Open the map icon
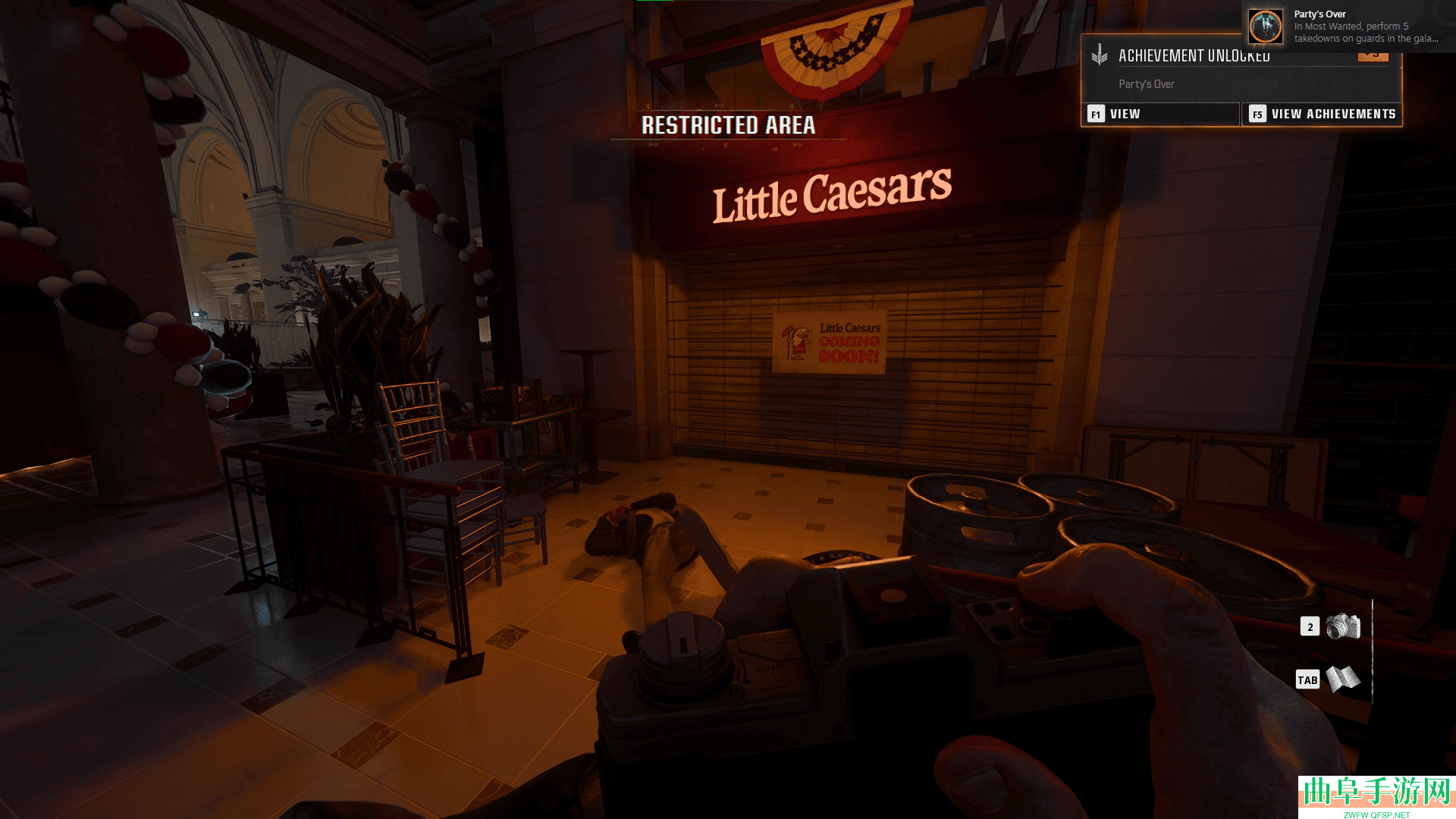This screenshot has width=1456, height=819. click(x=1343, y=679)
